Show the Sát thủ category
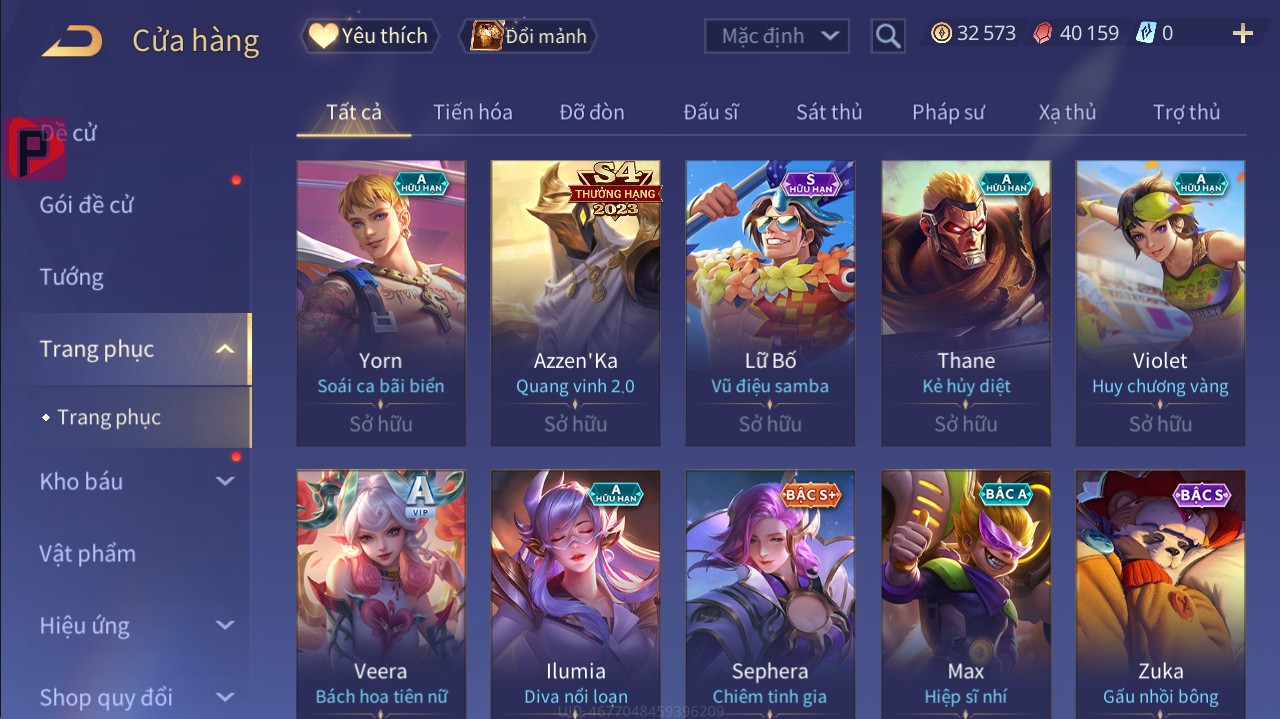The image size is (1280, 719). 829,112
